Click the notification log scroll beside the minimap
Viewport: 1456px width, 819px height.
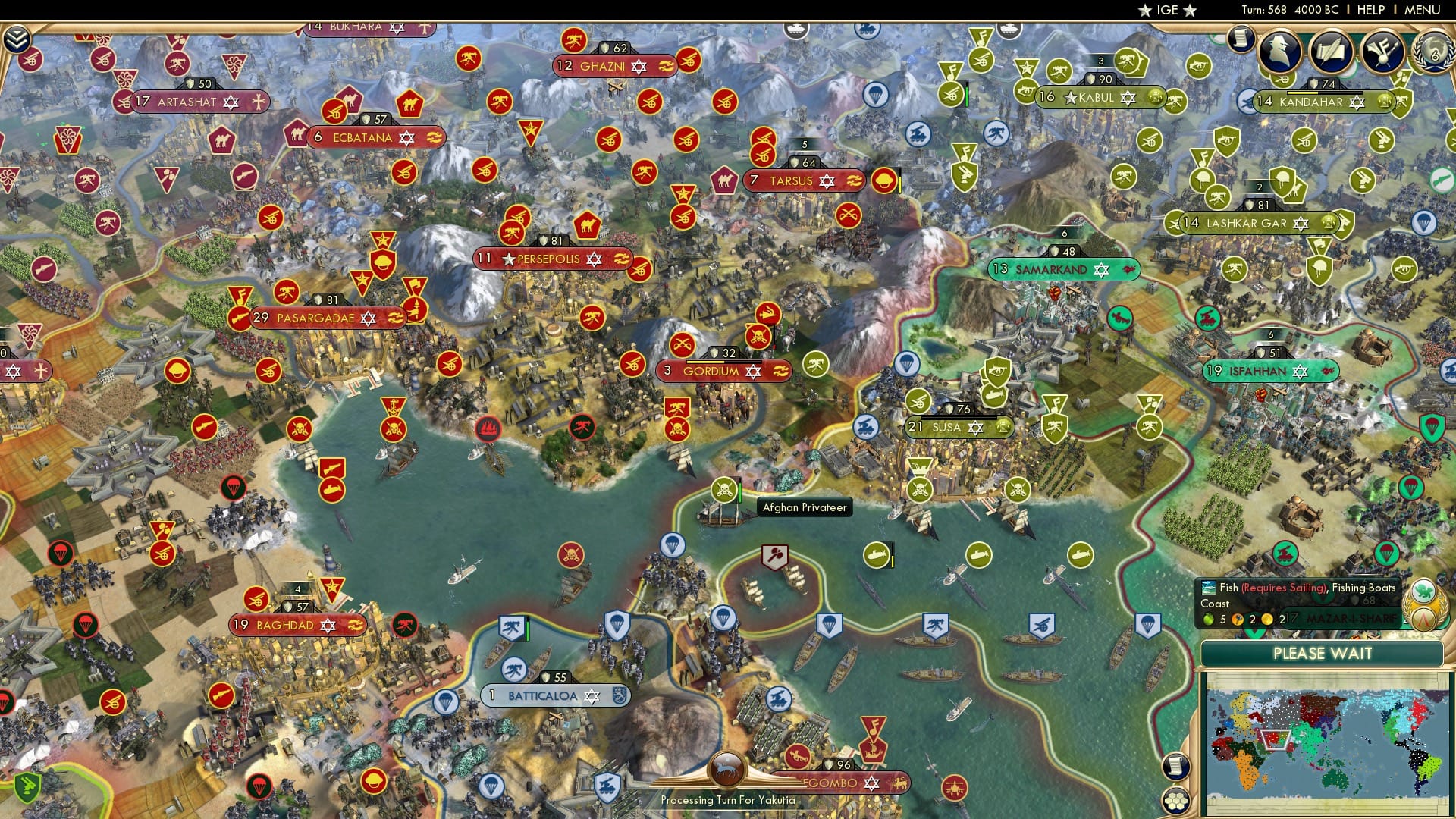tap(1177, 767)
